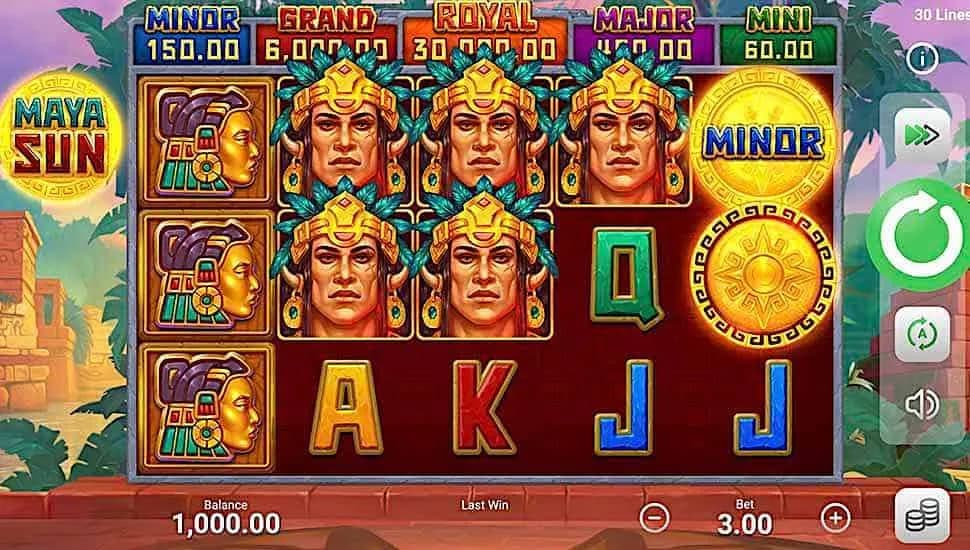Decrease the bet with minus button
The image size is (970, 550).
(x=654, y=517)
